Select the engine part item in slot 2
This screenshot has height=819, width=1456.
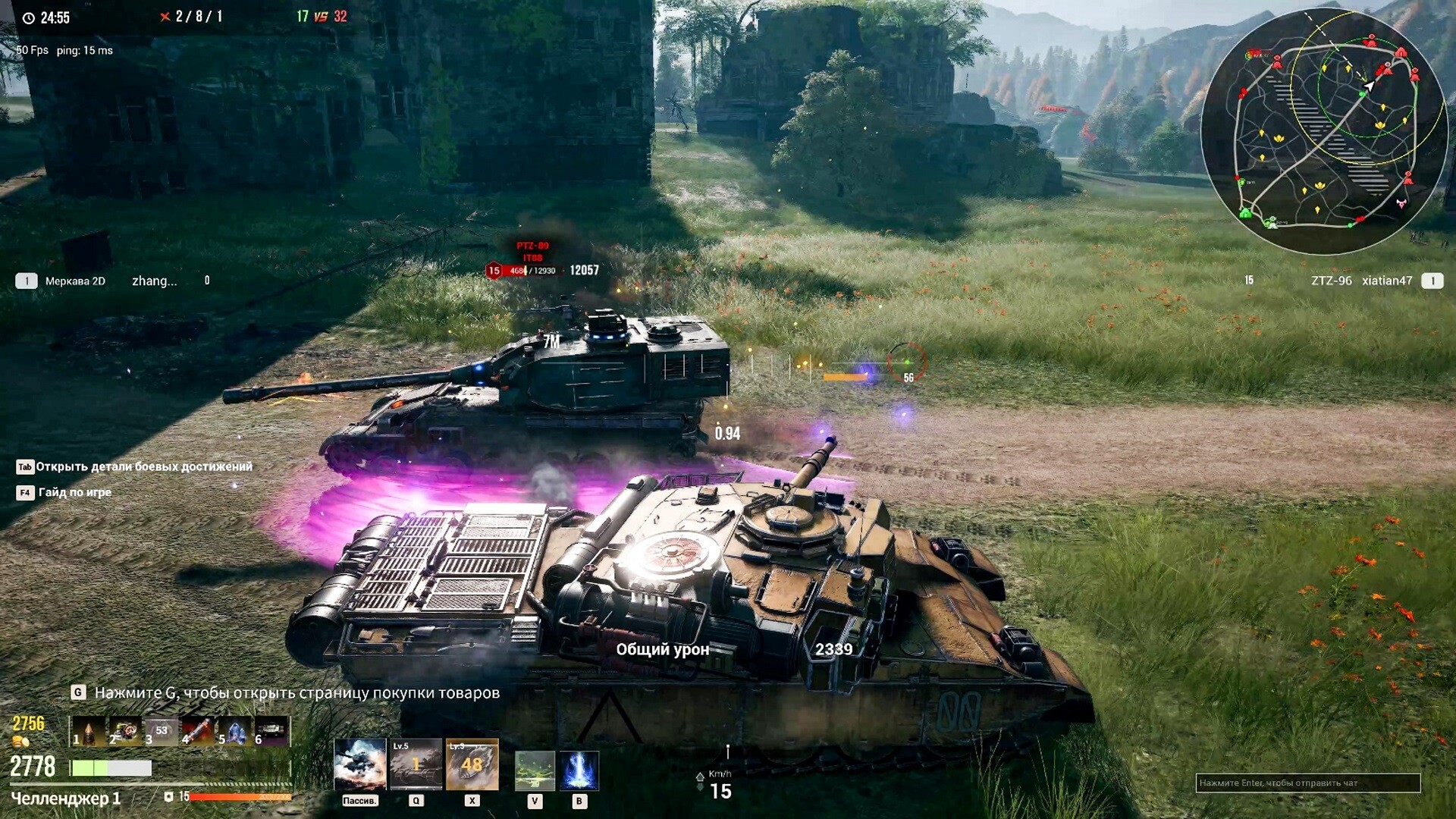tap(125, 731)
